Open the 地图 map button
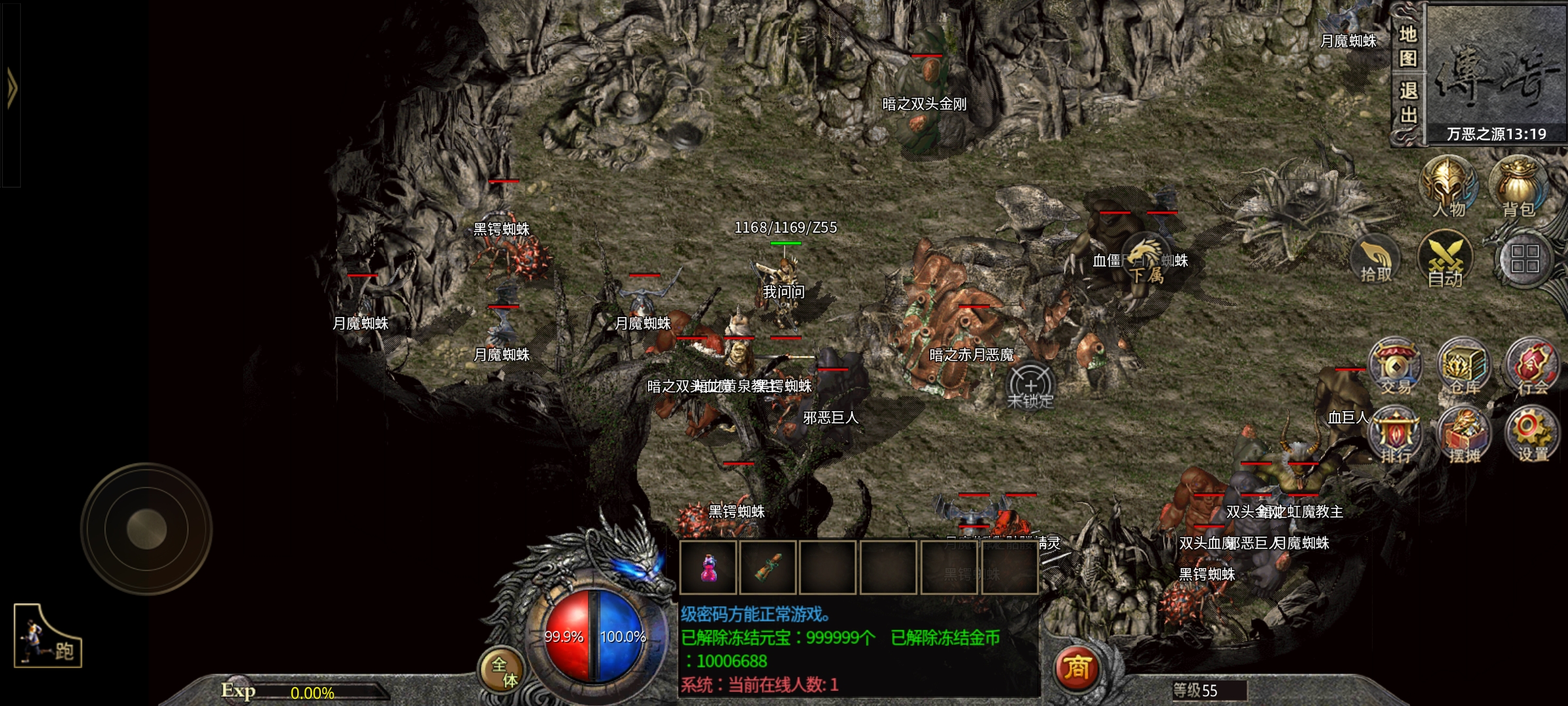1568x706 pixels. [x=1408, y=46]
